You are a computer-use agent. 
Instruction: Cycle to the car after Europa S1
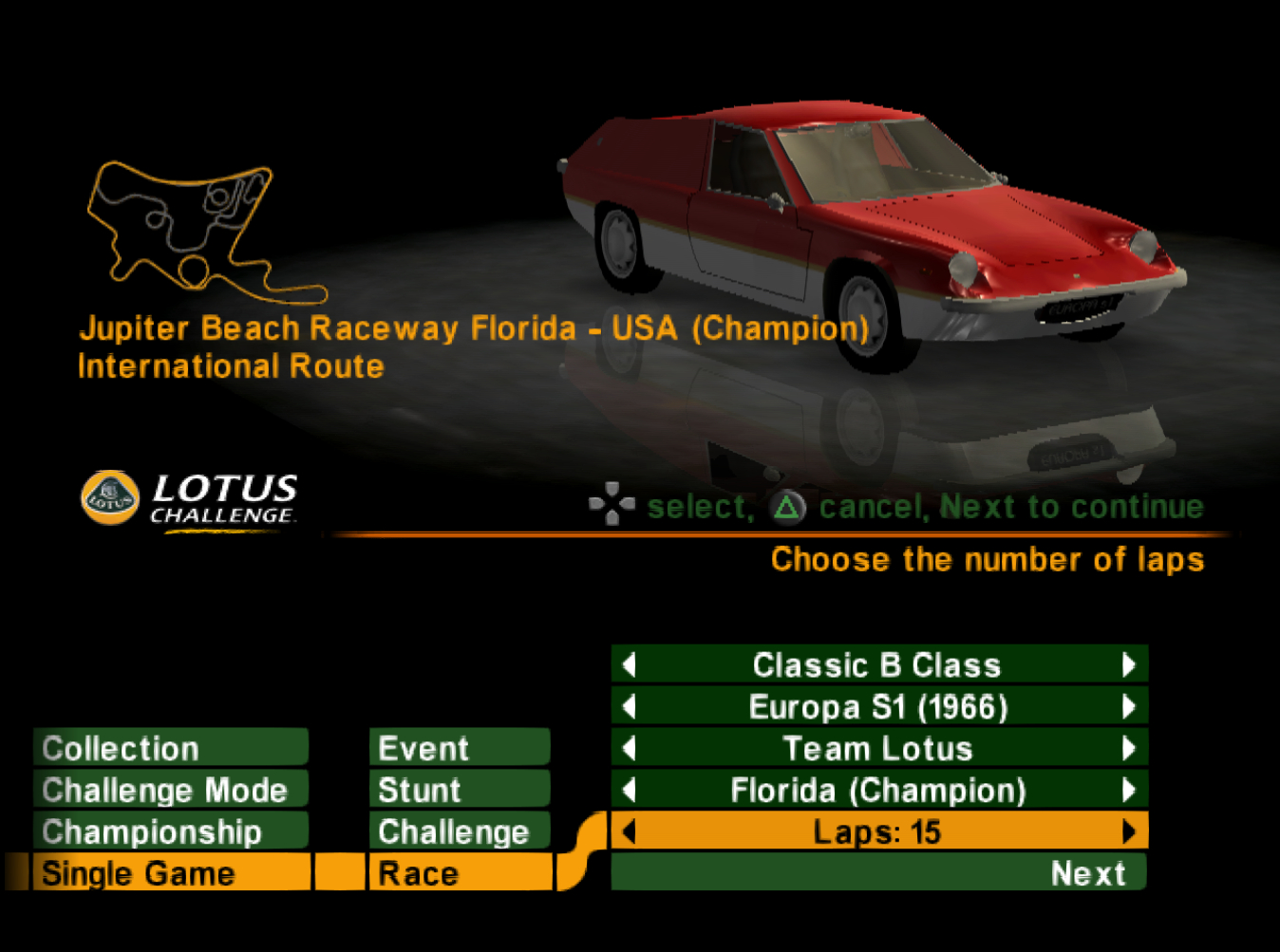[x=1128, y=706]
